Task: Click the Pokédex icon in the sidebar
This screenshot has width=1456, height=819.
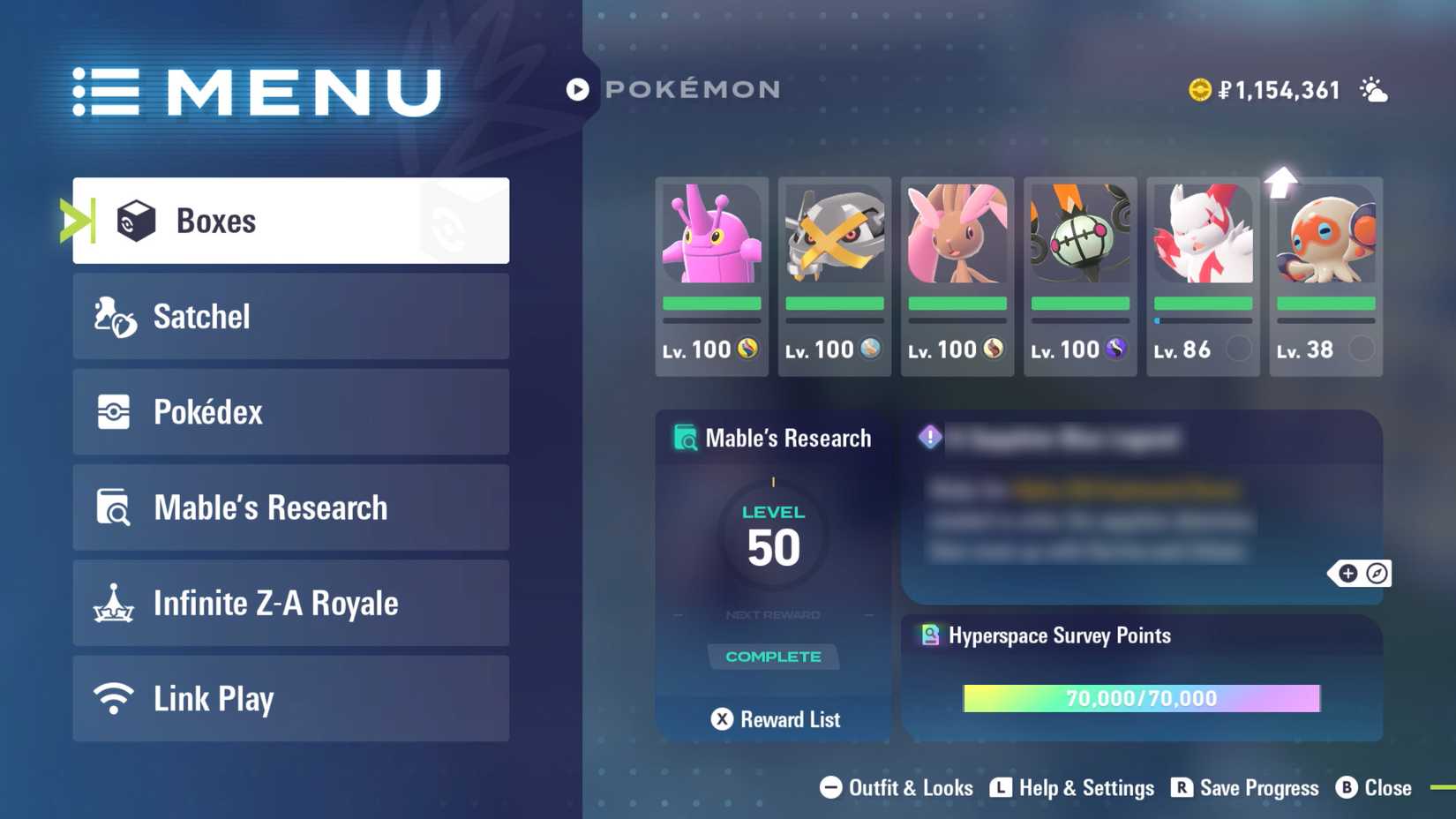Action: tap(114, 411)
